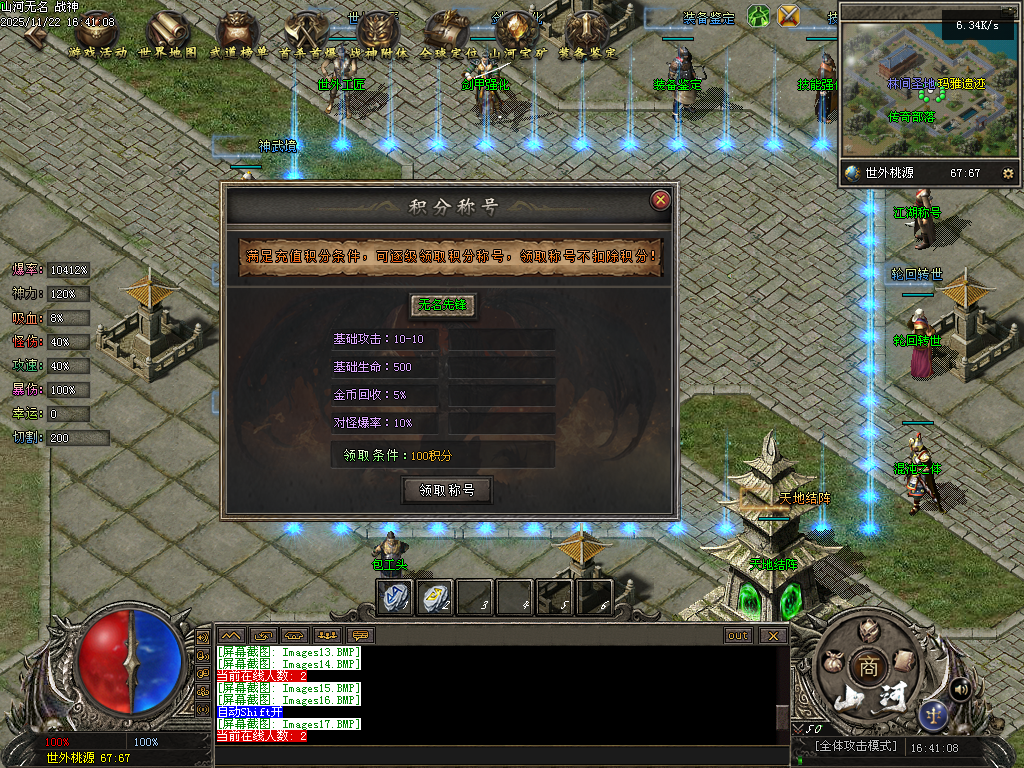Click the chat panel's out button
Screen dimensions: 1024x768
pos(738,635)
